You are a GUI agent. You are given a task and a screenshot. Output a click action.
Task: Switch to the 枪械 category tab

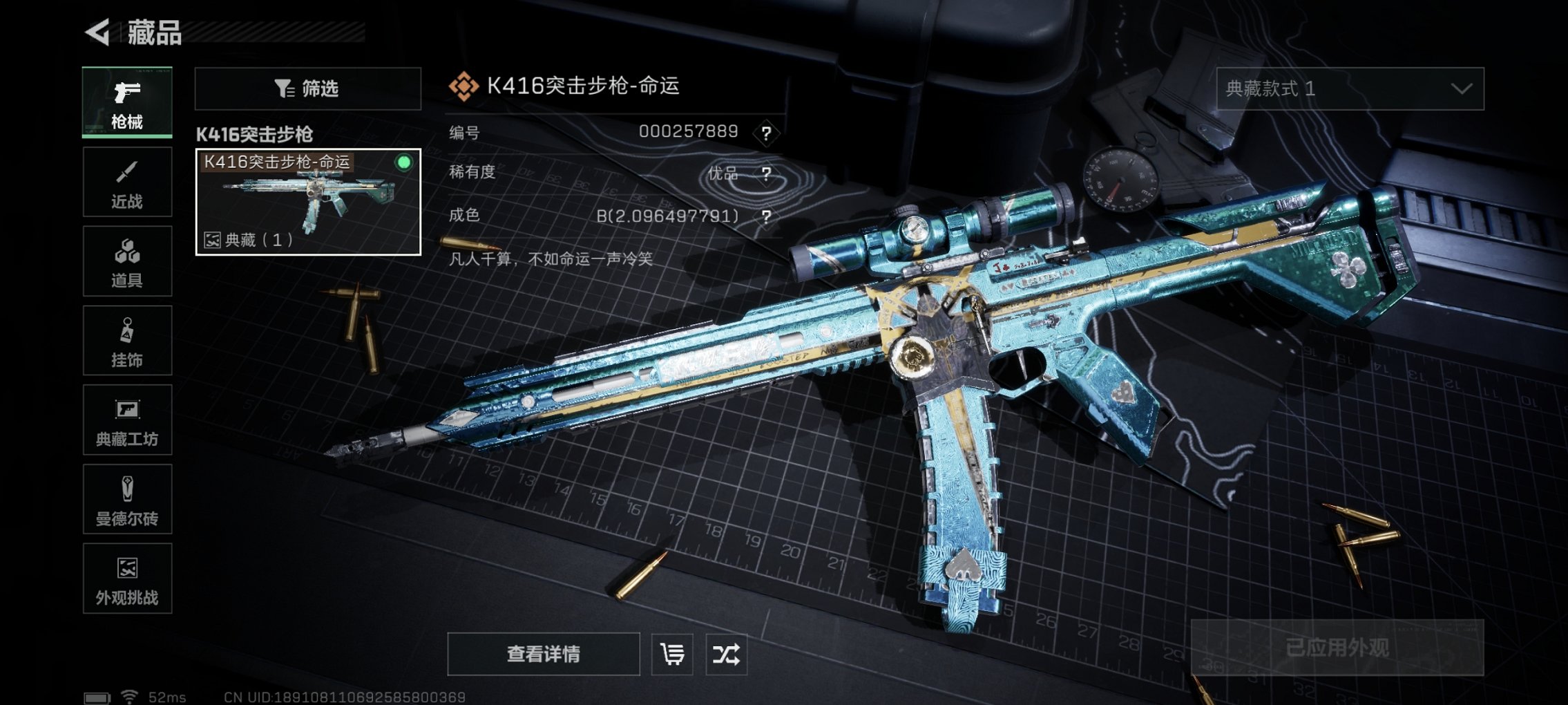[127, 102]
